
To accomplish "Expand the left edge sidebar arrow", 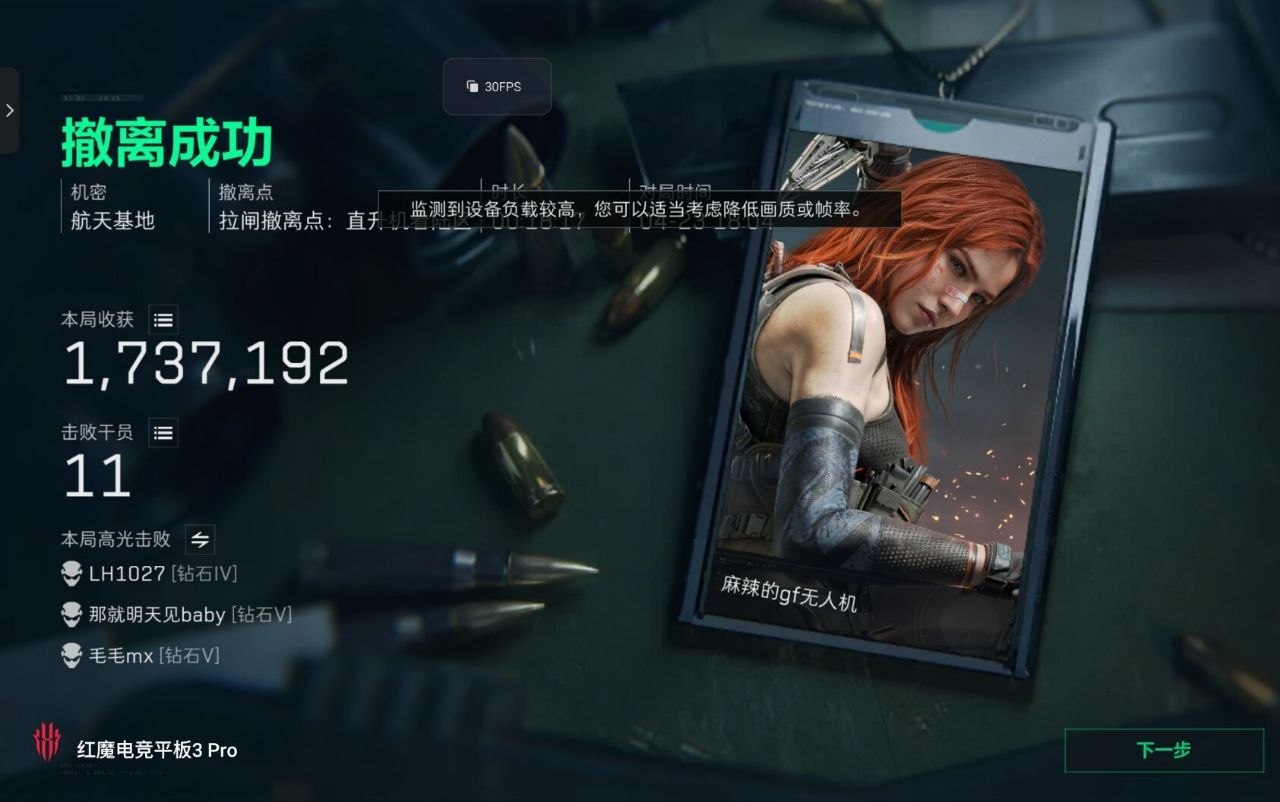I will click(9, 110).
